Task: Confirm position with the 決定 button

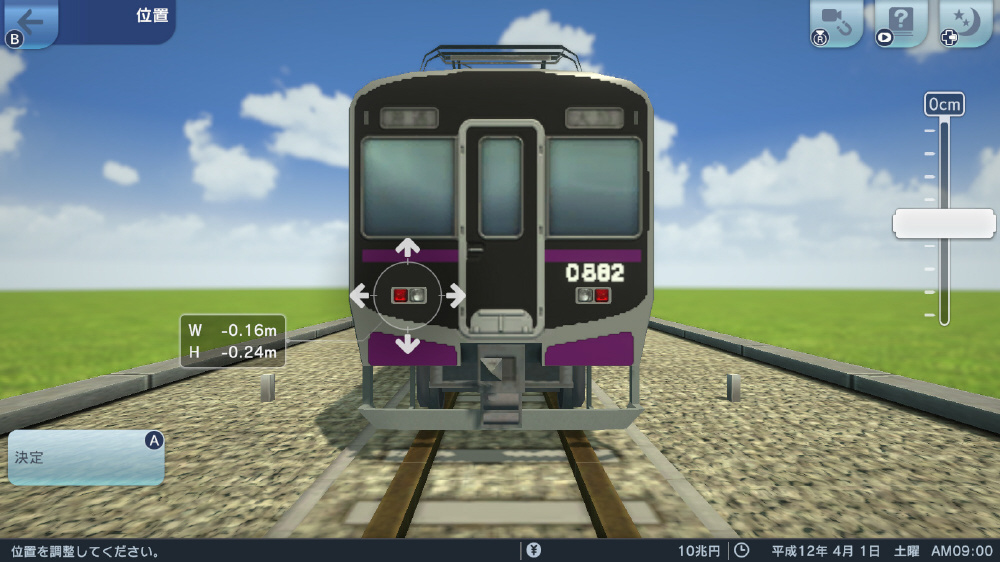Action: tap(86, 458)
